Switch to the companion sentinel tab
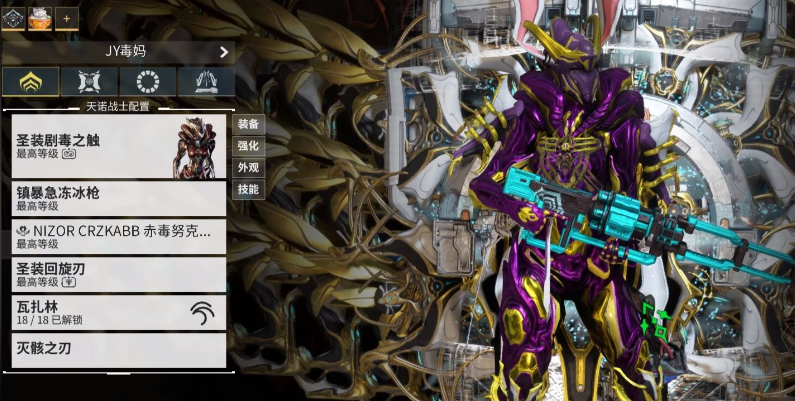This screenshot has height=401, width=795. pos(89,82)
